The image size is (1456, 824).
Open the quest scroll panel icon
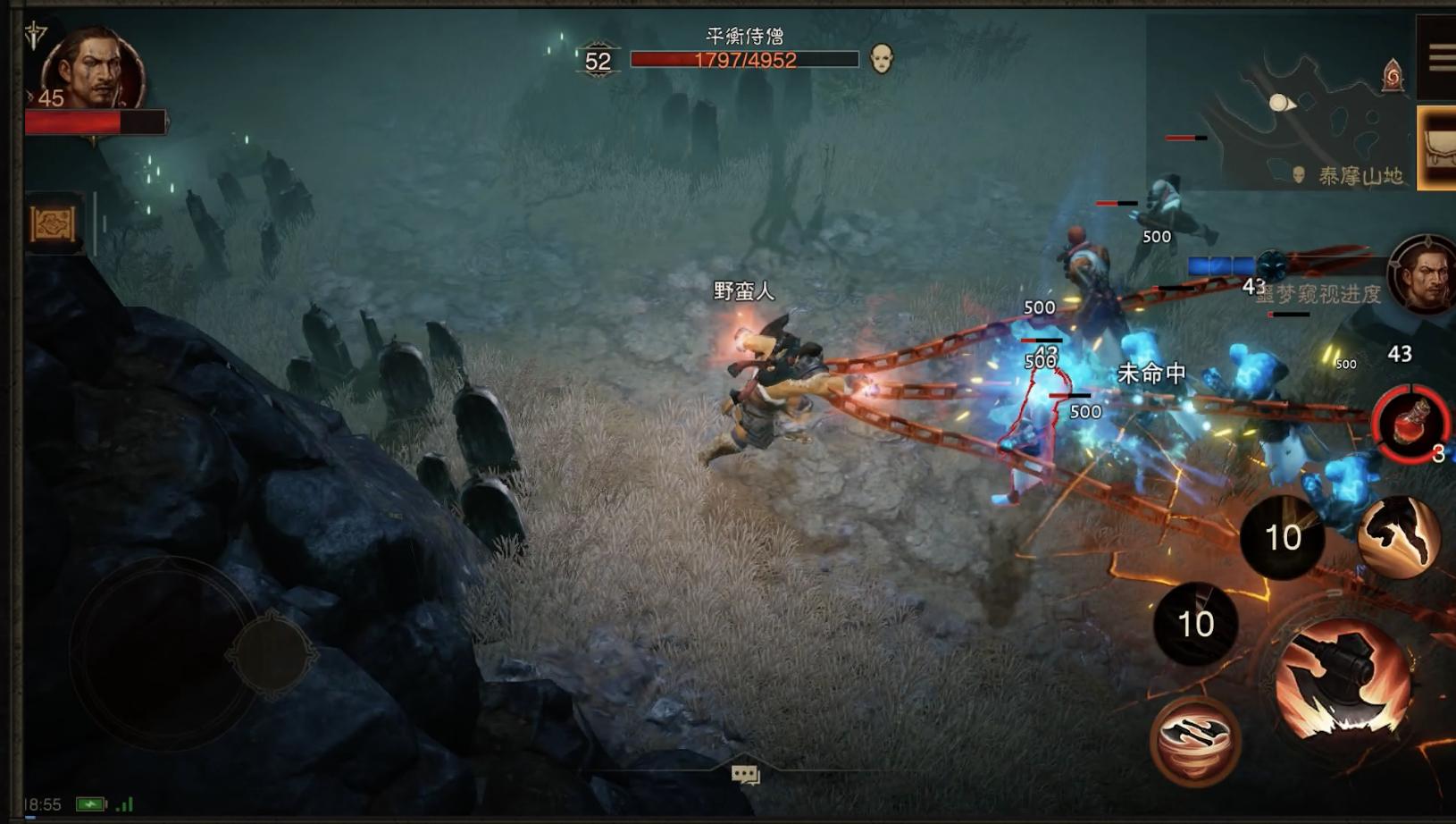tap(54, 223)
